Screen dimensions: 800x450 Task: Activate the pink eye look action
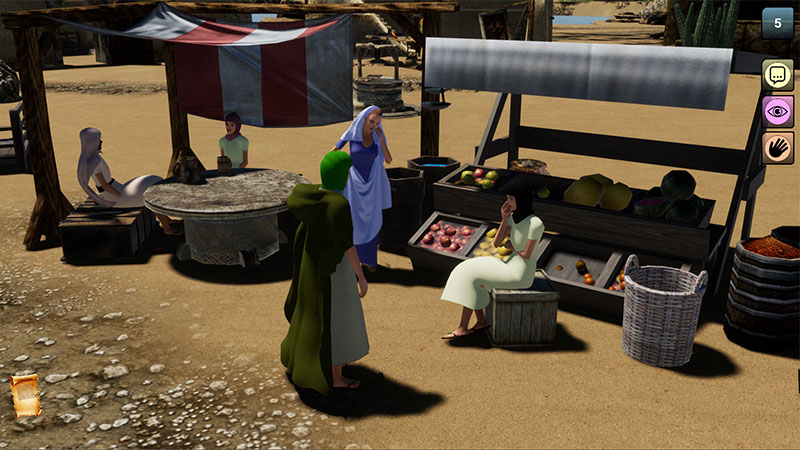[777, 111]
